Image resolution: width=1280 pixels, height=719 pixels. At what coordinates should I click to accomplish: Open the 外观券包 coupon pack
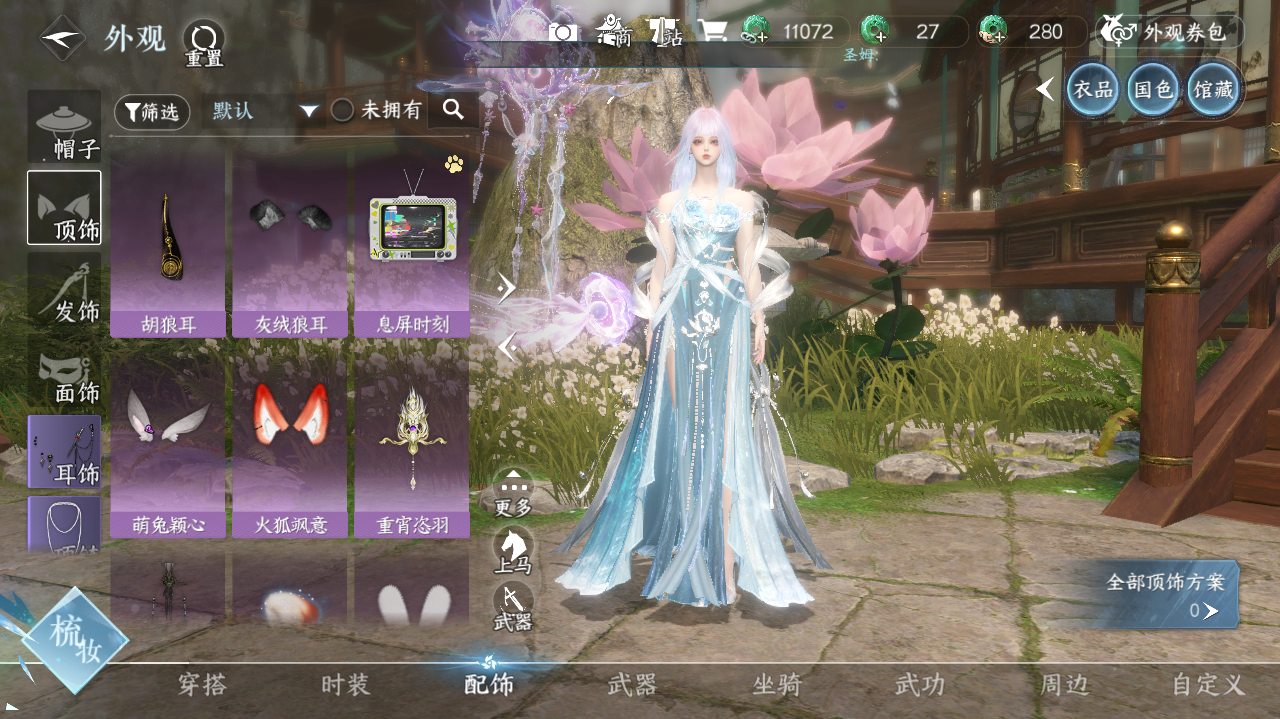1170,32
